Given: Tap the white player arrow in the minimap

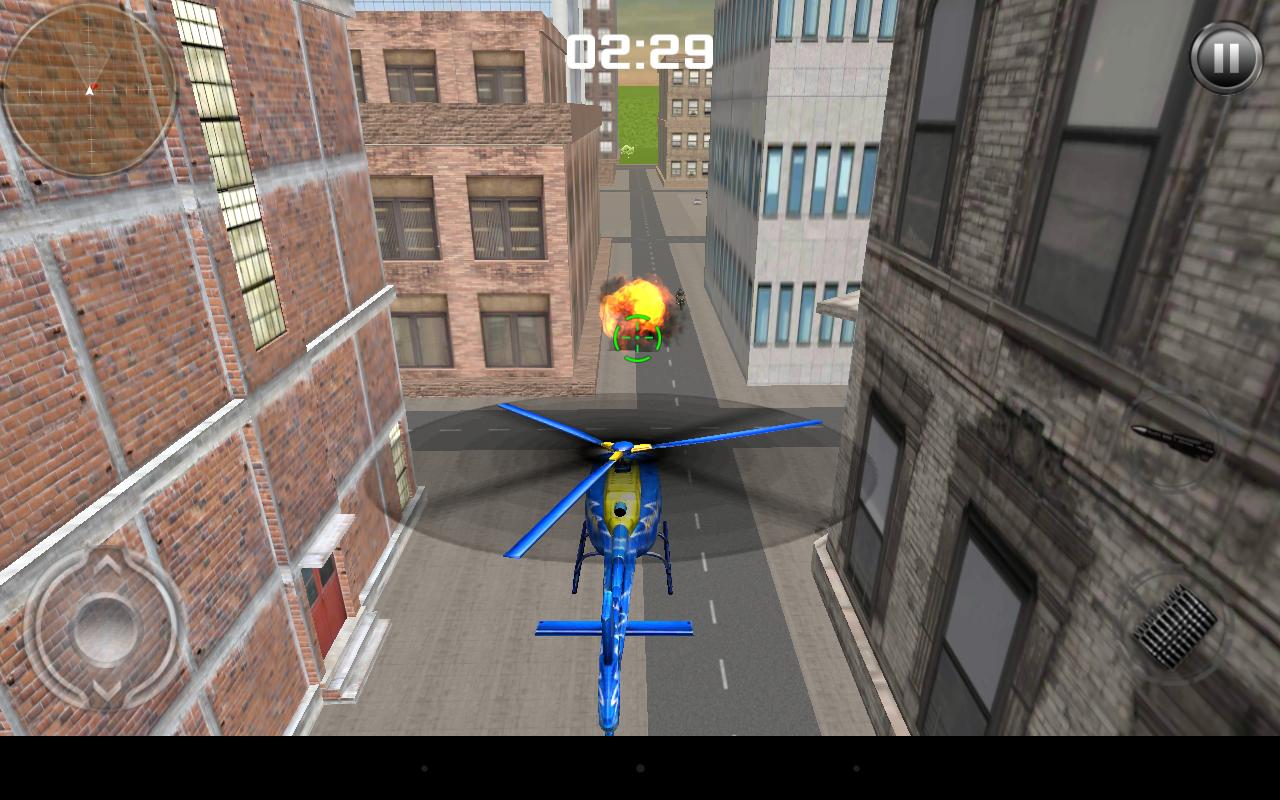Looking at the screenshot, I should pyautogui.click(x=88, y=90).
